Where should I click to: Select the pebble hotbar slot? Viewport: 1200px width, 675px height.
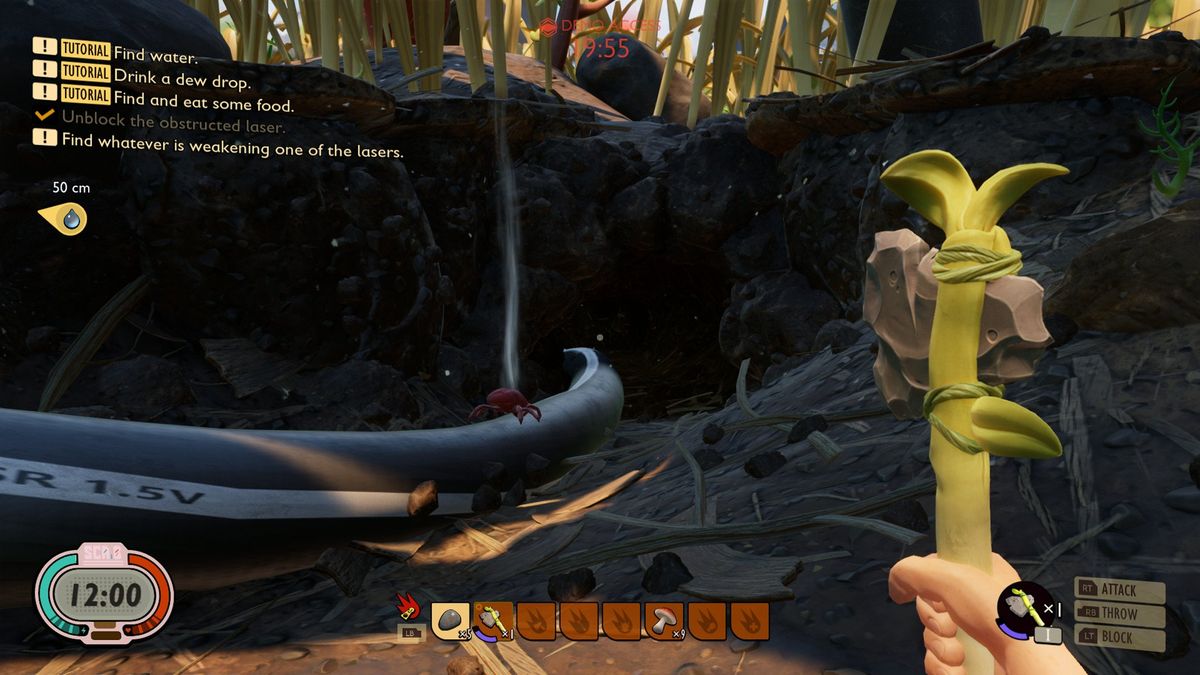(x=450, y=620)
